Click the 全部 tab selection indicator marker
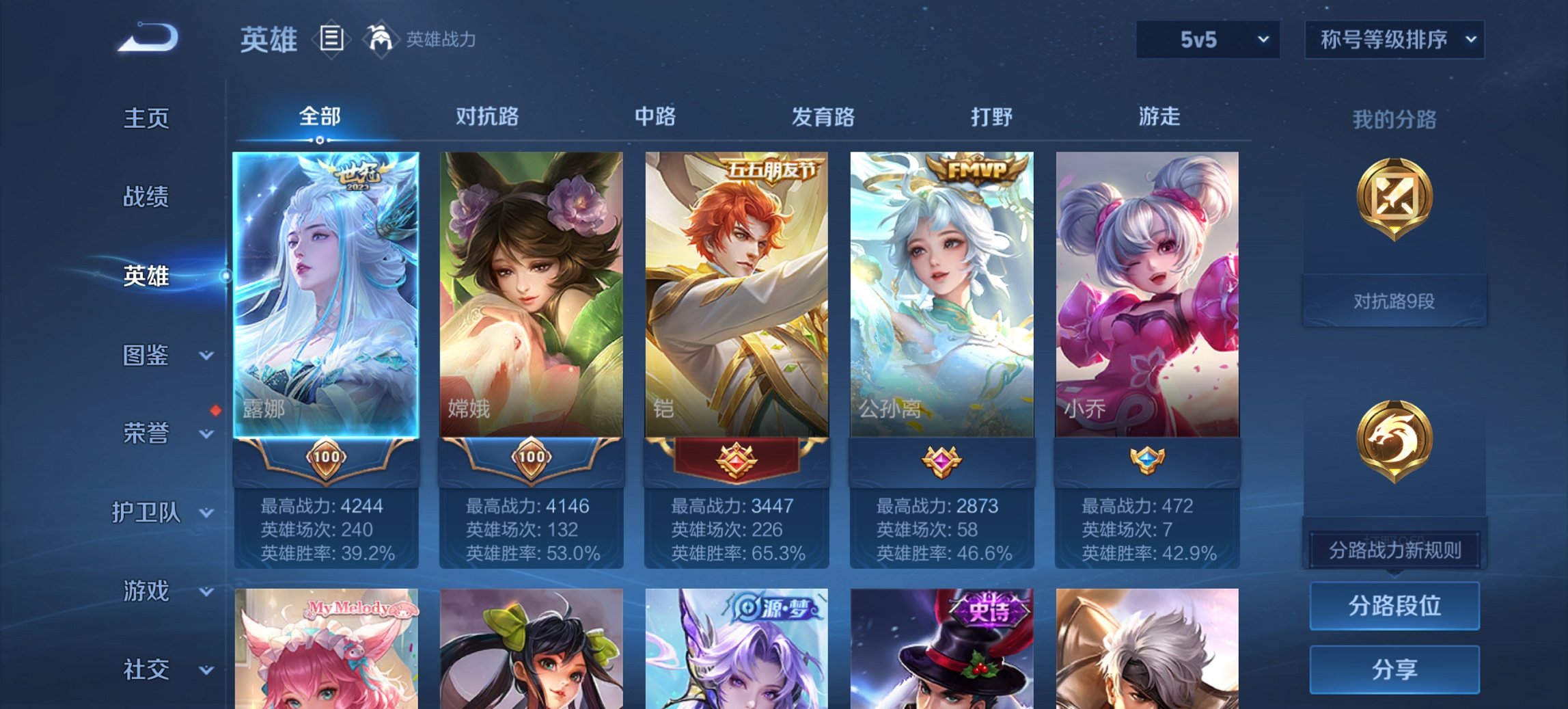The image size is (1568, 709). [x=318, y=139]
